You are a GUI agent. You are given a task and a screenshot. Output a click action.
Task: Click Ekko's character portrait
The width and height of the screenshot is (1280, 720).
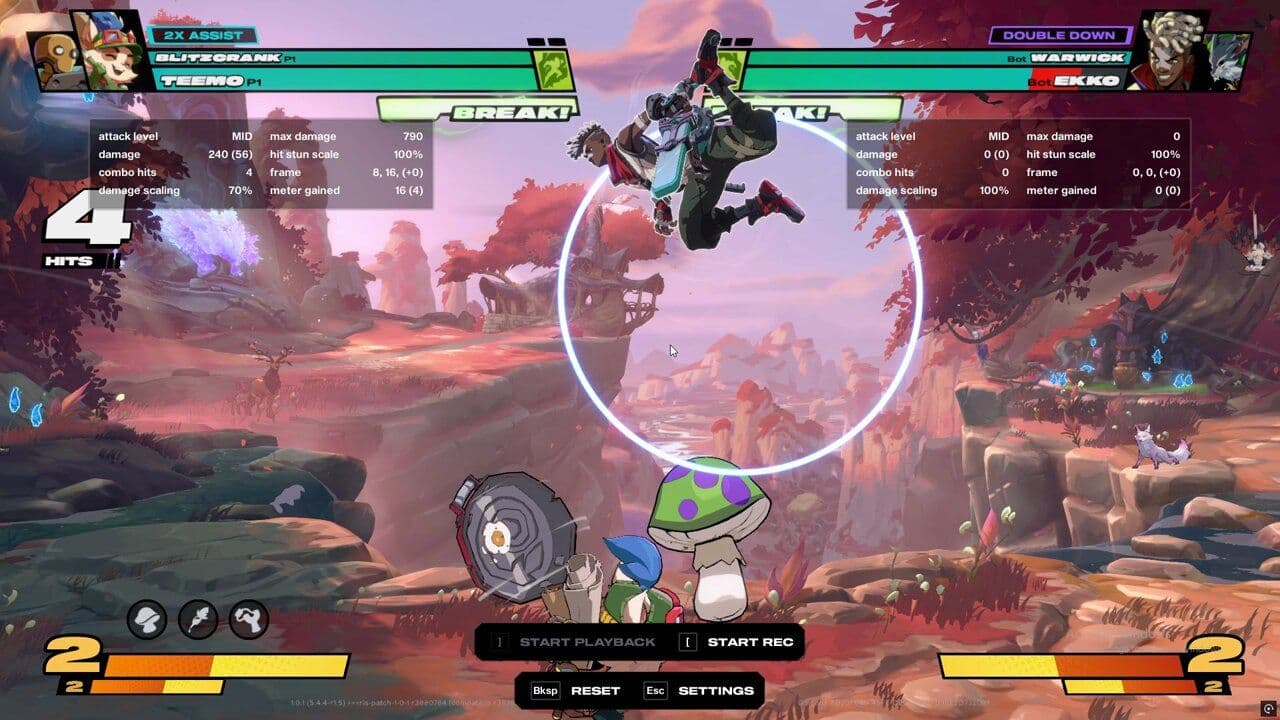click(1167, 50)
